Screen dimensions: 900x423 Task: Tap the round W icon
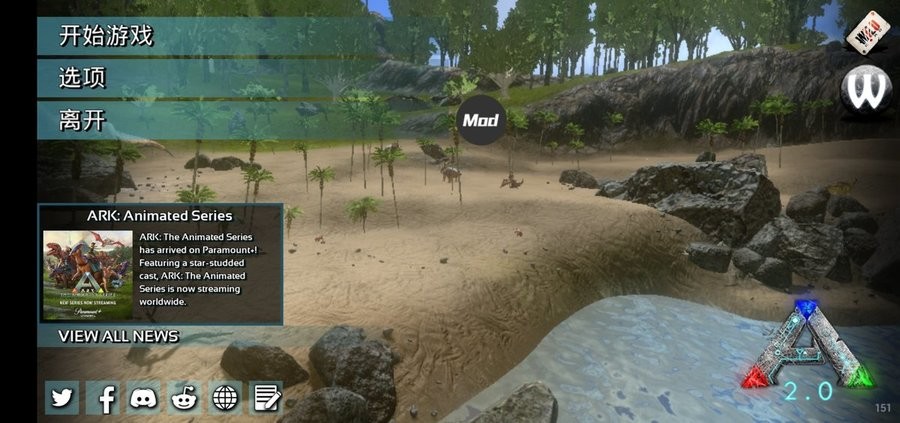(x=866, y=91)
